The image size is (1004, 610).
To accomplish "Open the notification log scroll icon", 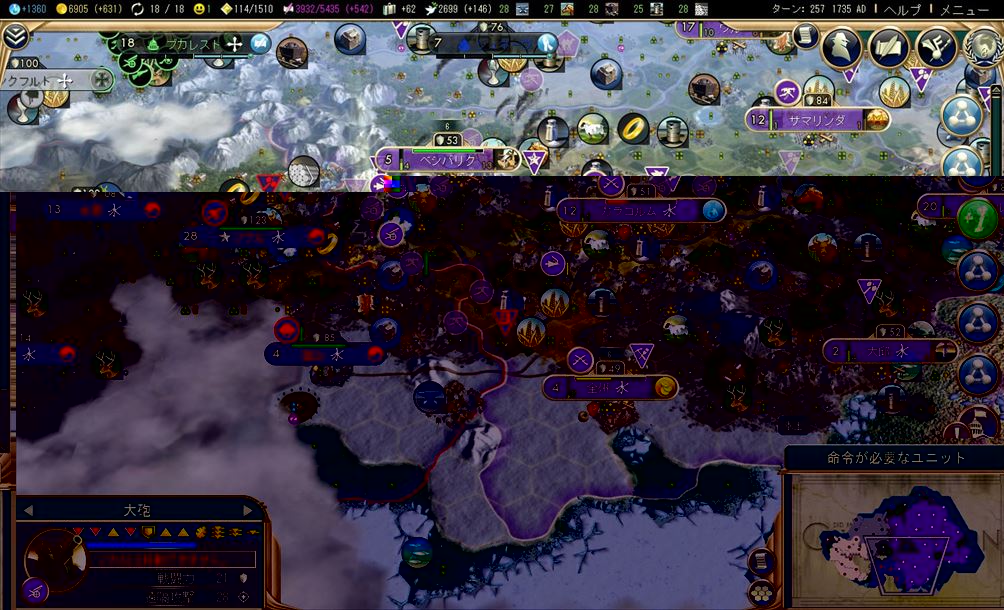I will coord(803,37).
